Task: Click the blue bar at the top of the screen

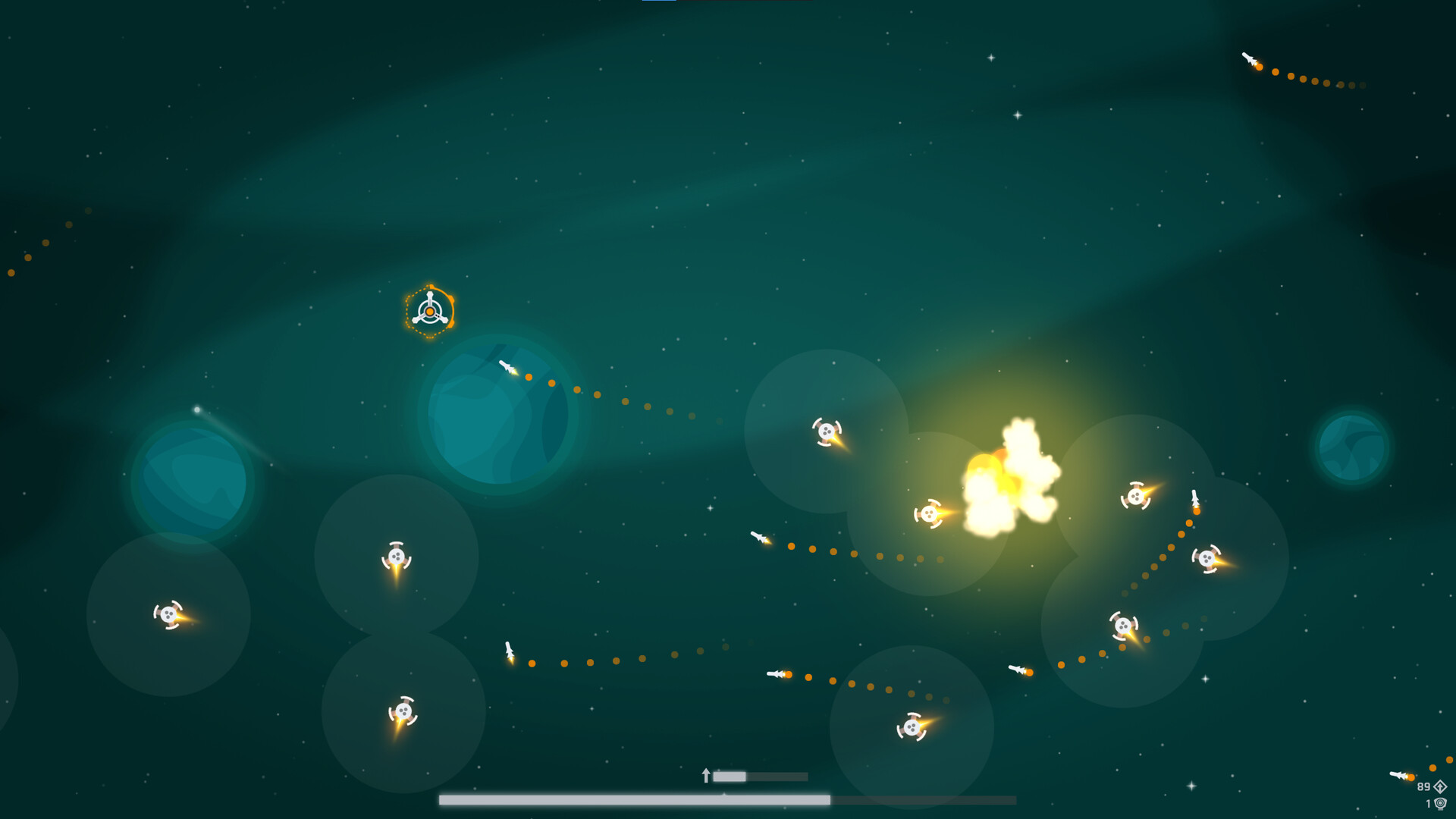Action: click(659, 3)
